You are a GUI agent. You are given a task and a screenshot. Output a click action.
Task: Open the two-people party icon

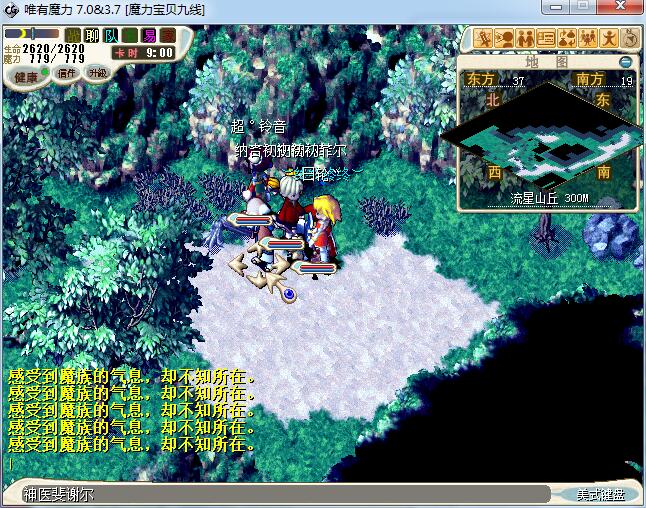click(525, 38)
